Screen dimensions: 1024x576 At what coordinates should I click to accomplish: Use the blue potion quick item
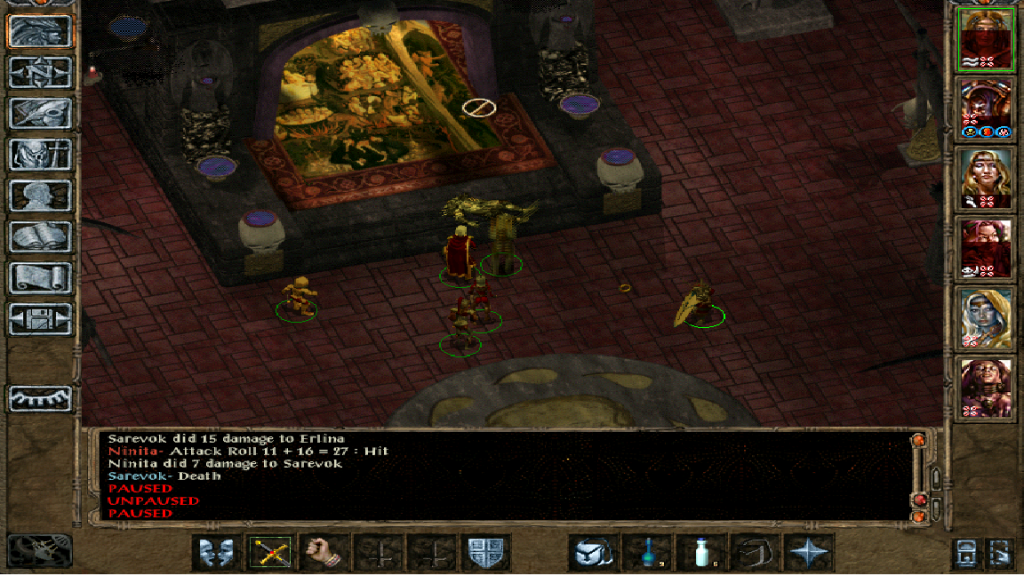[648, 552]
